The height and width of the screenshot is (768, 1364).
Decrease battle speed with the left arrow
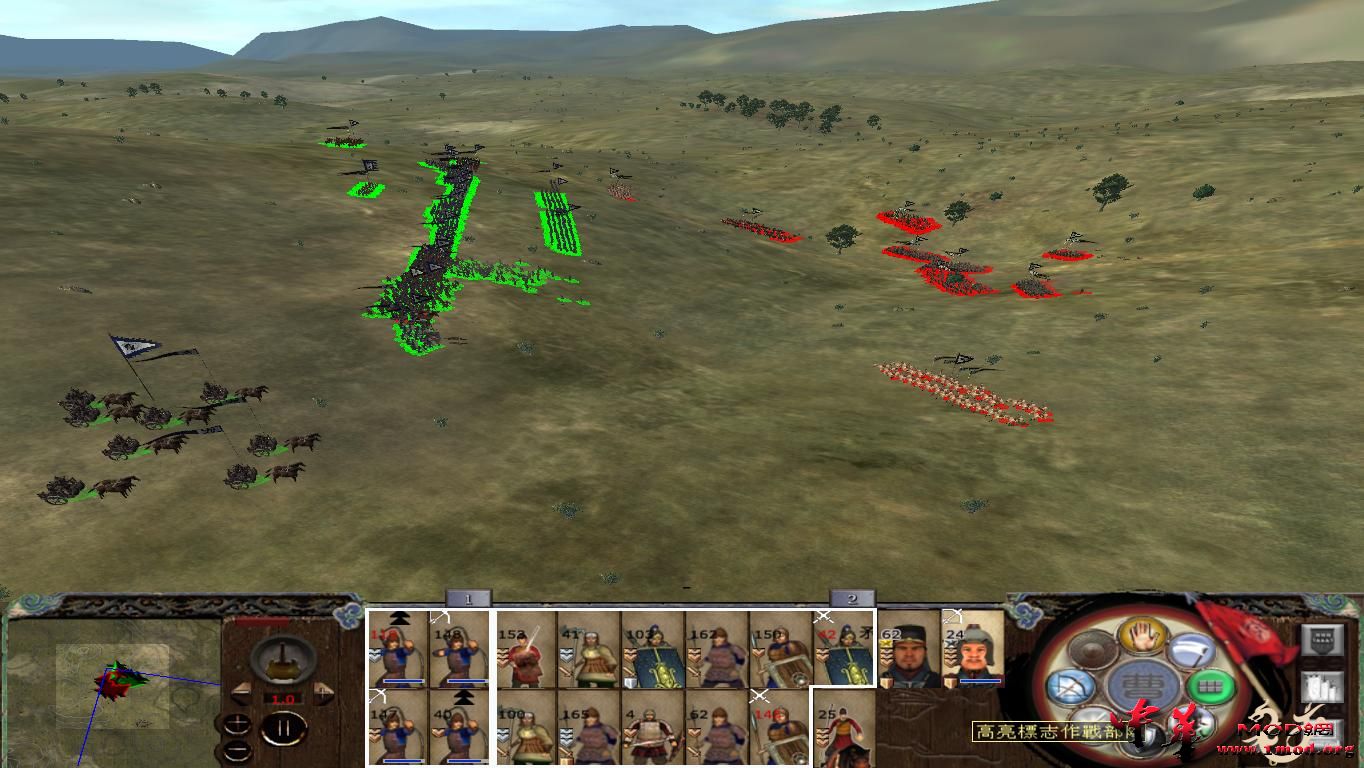(241, 692)
